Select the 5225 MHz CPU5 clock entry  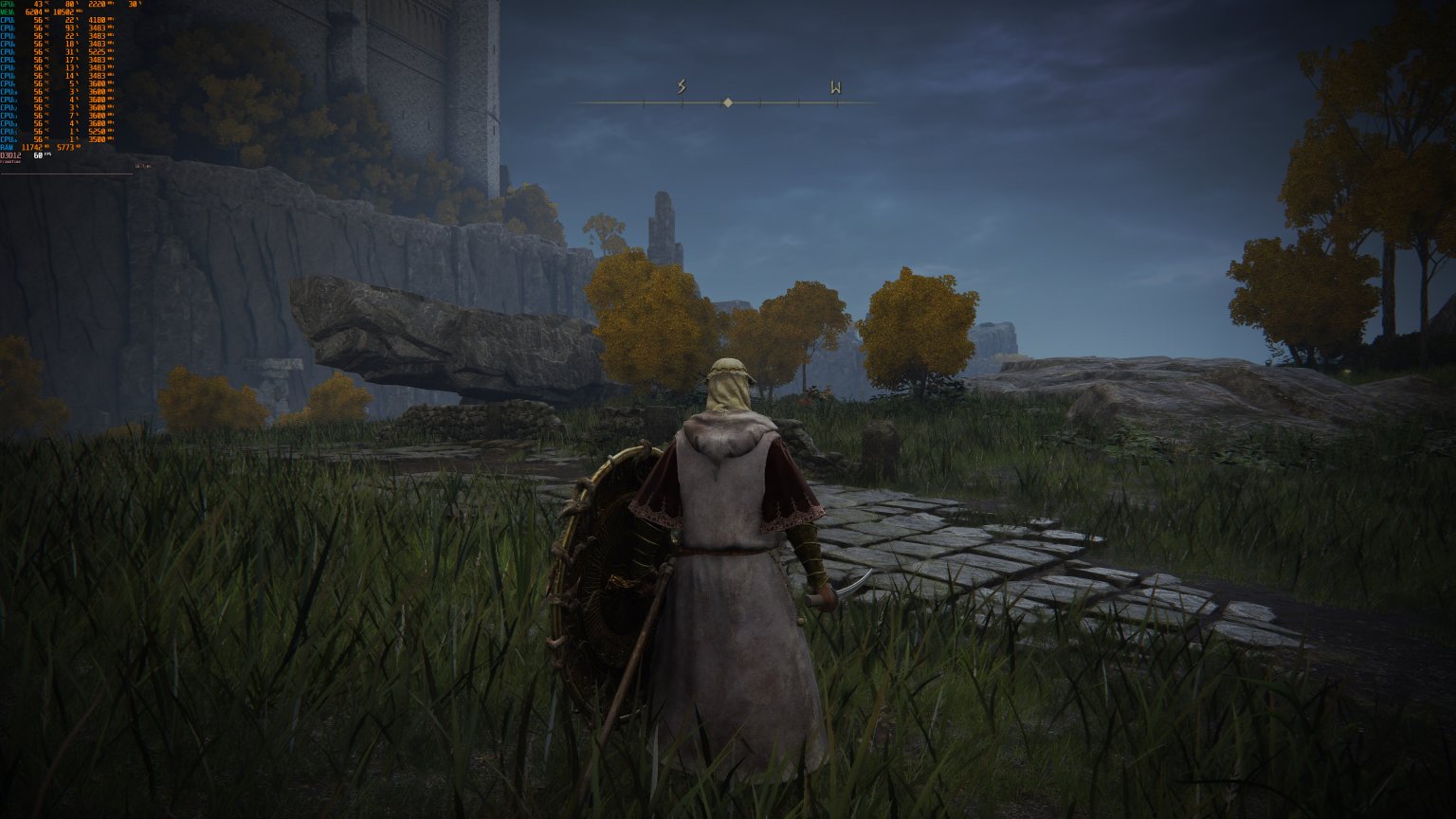[x=95, y=51]
